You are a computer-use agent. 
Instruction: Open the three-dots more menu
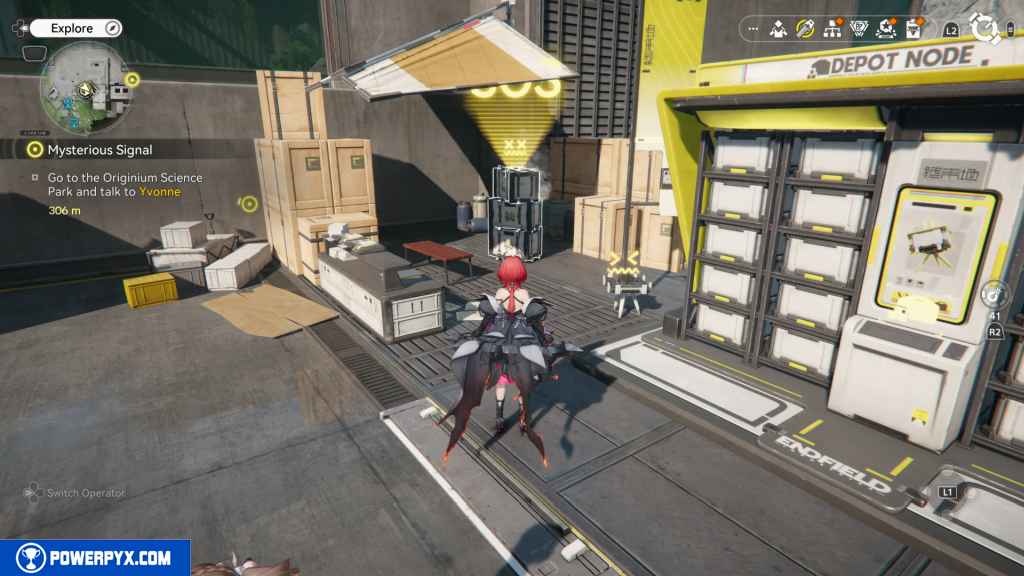[x=753, y=28]
